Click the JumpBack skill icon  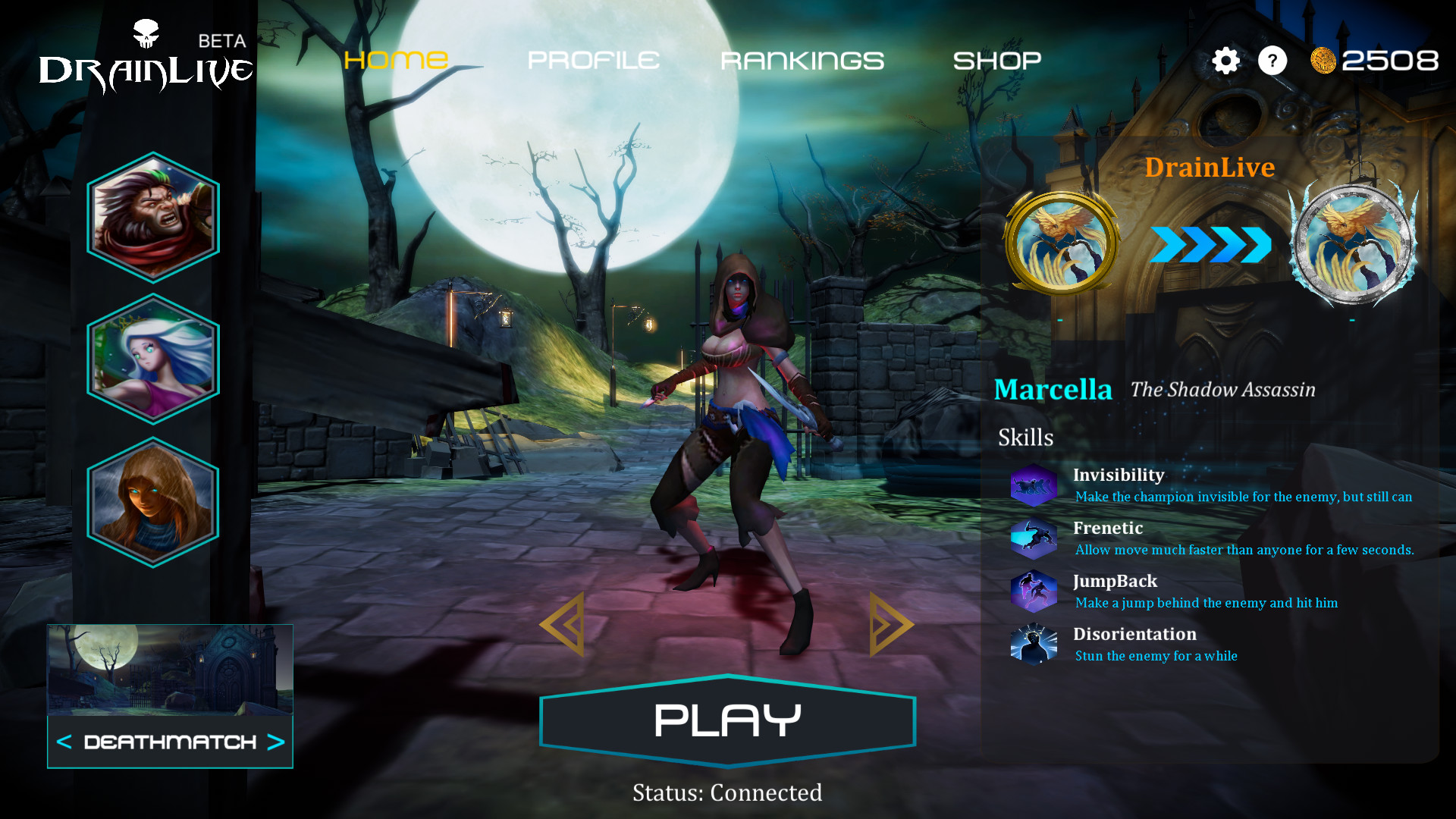[1034, 591]
